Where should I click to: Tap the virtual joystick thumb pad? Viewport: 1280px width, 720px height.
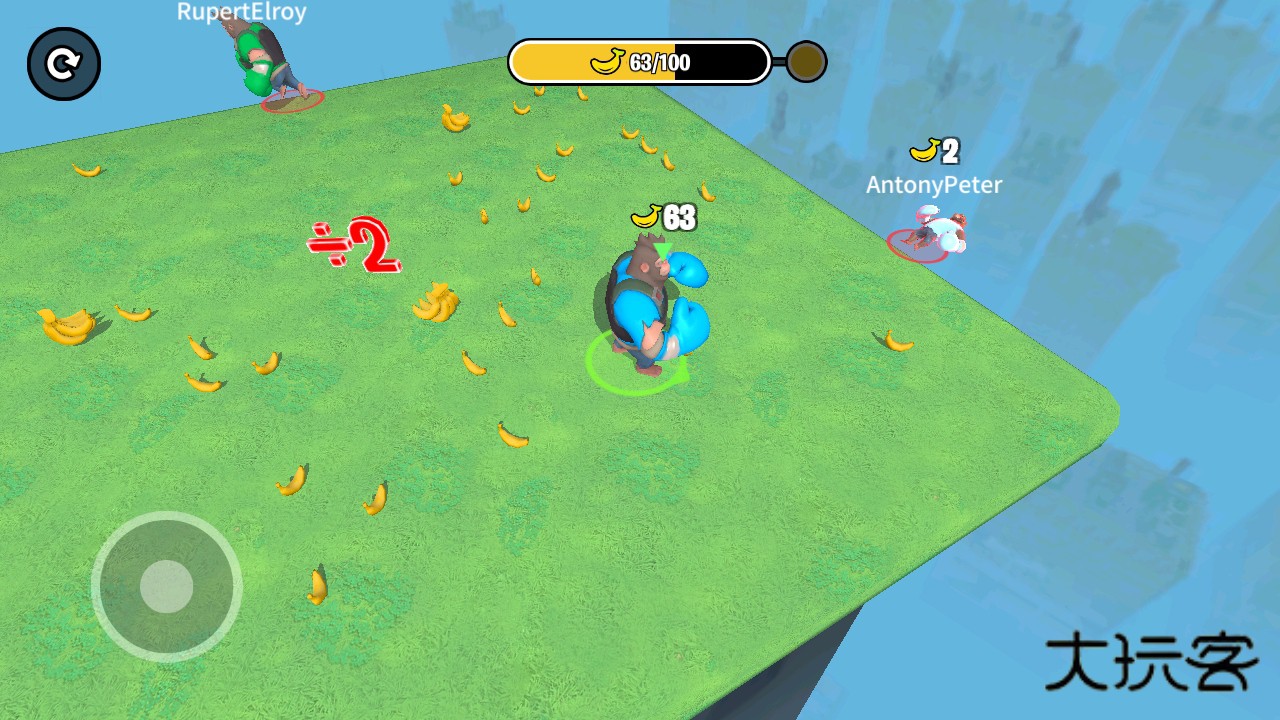166,586
